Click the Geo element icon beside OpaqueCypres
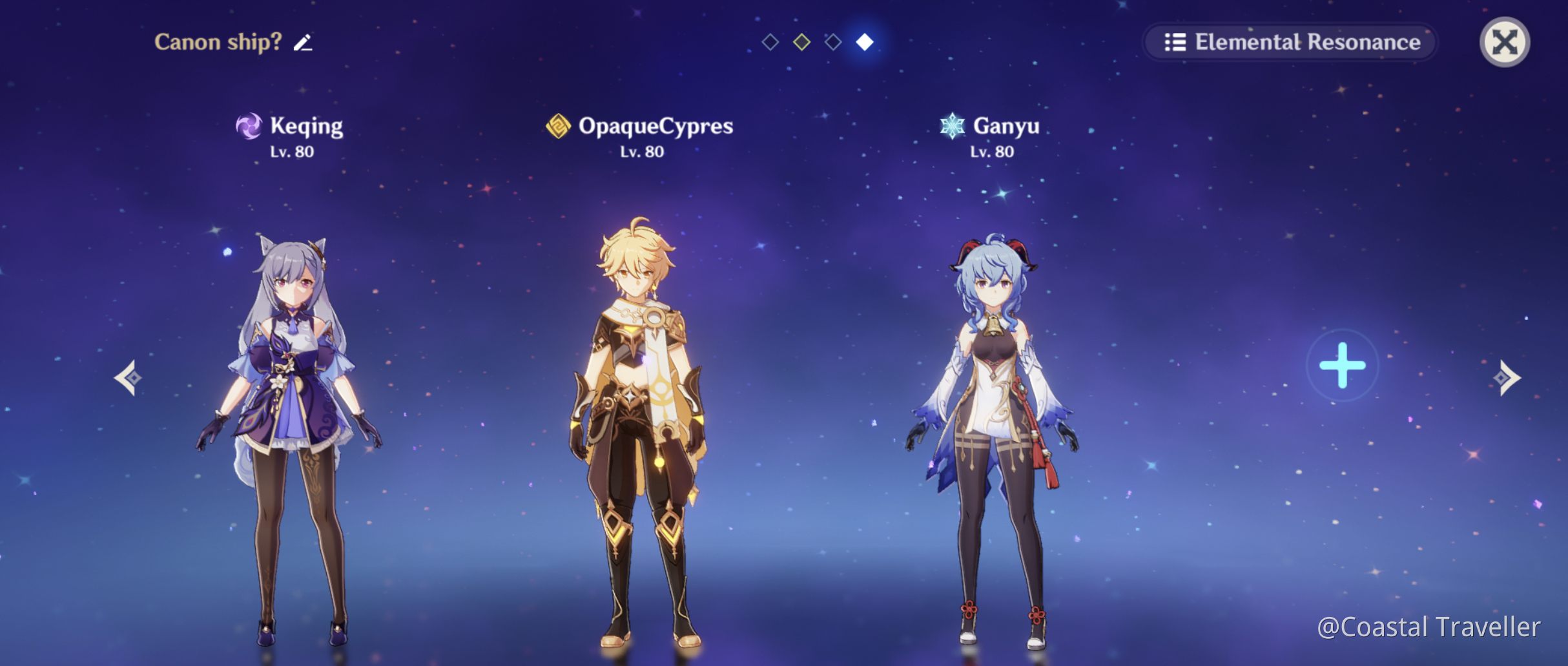The height and width of the screenshot is (666, 1568). click(557, 125)
